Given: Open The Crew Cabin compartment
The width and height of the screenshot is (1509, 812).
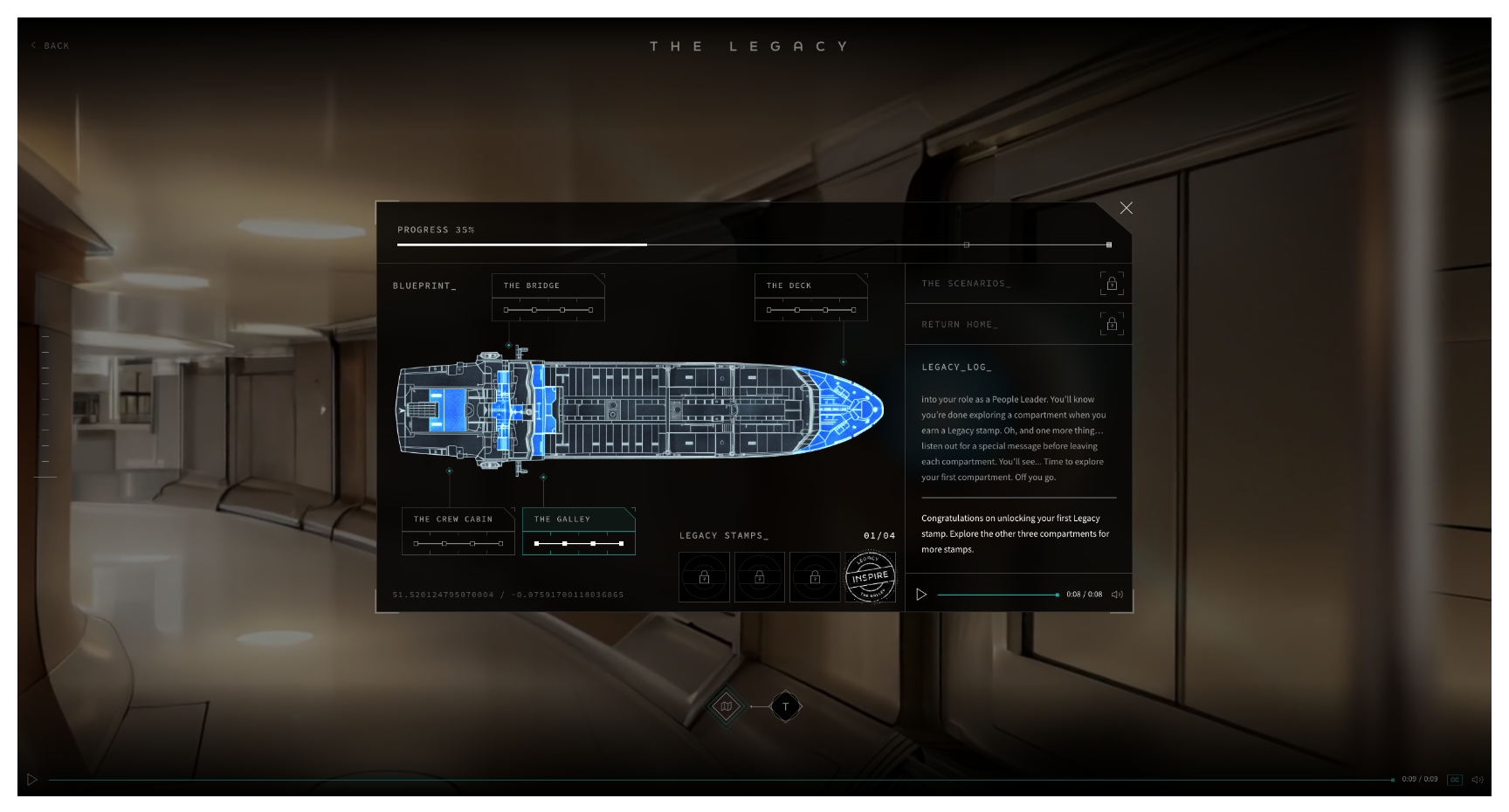Looking at the screenshot, I should click(458, 520).
